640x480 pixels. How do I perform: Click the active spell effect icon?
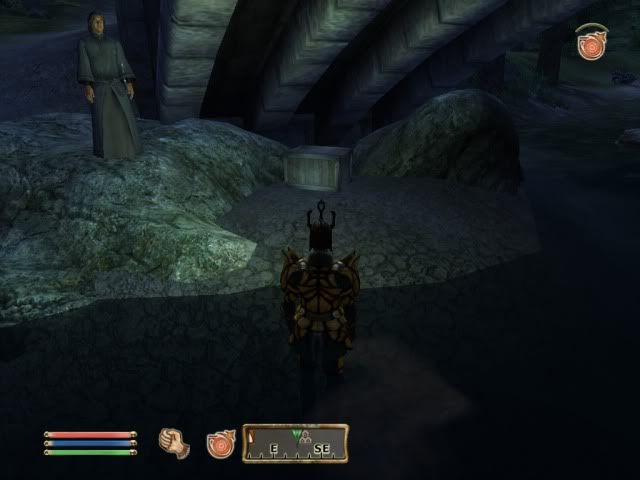(x=590, y=42)
